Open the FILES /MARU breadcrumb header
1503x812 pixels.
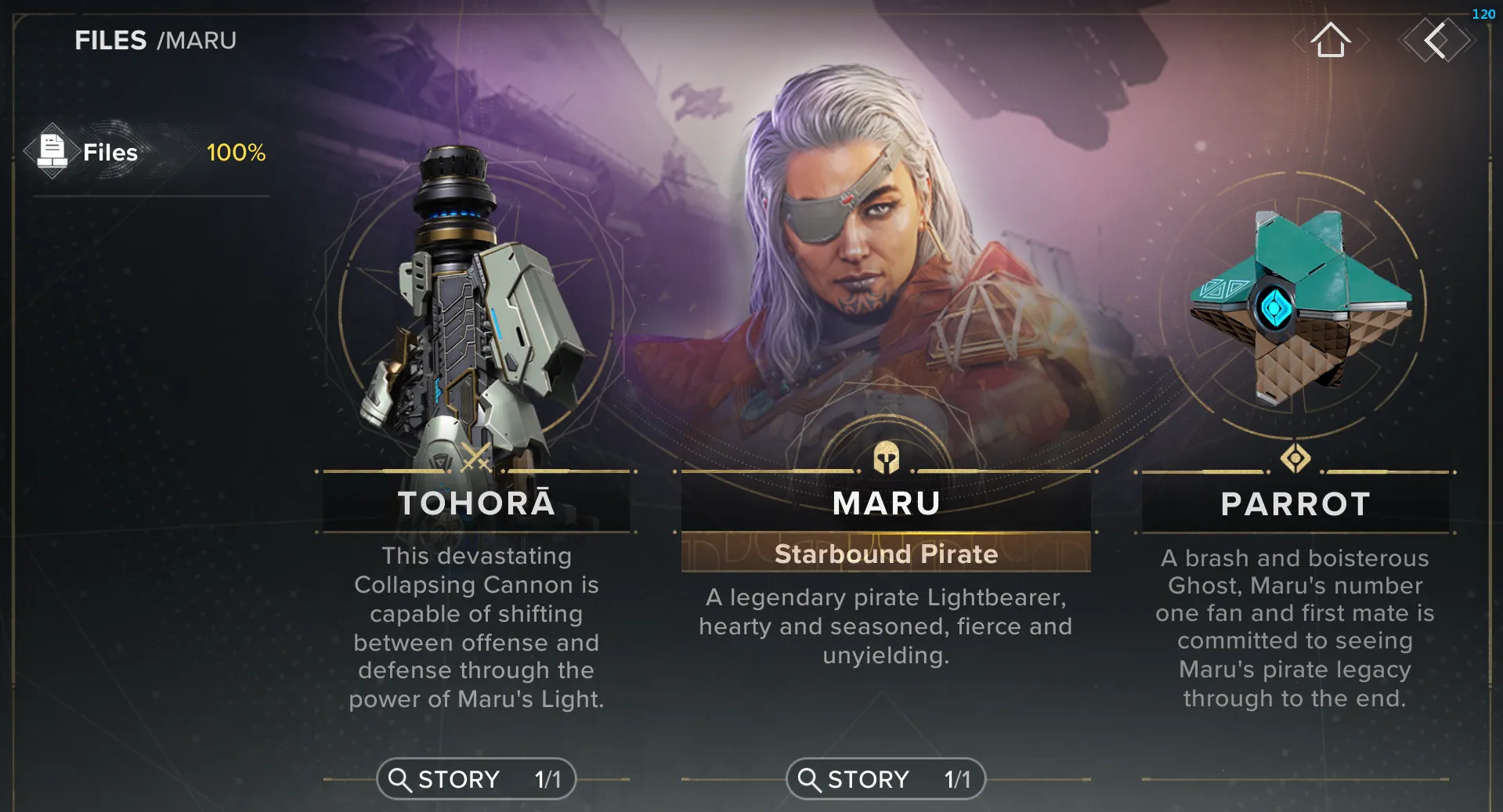tap(155, 40)
